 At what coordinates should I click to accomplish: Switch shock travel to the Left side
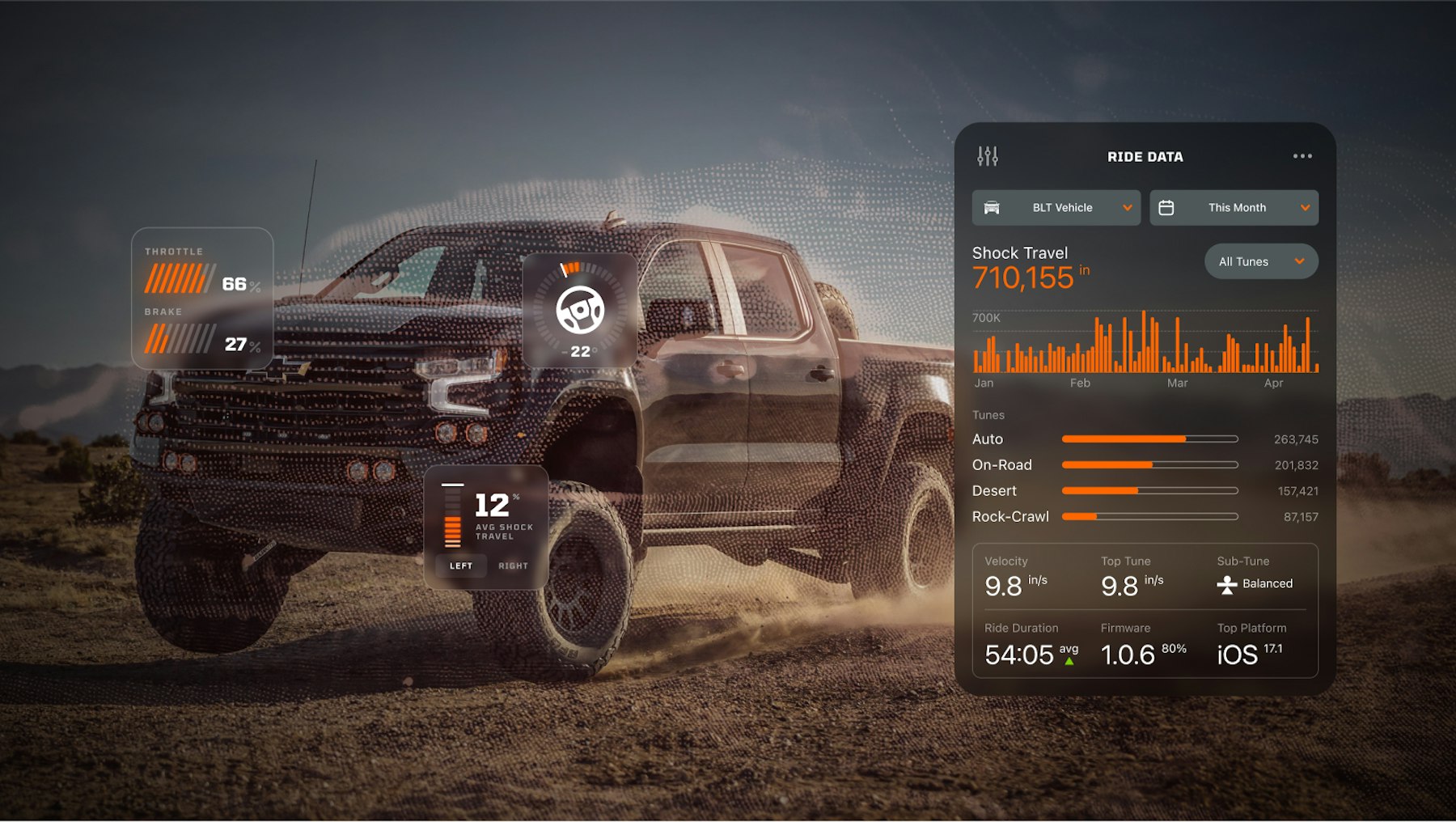461,566
